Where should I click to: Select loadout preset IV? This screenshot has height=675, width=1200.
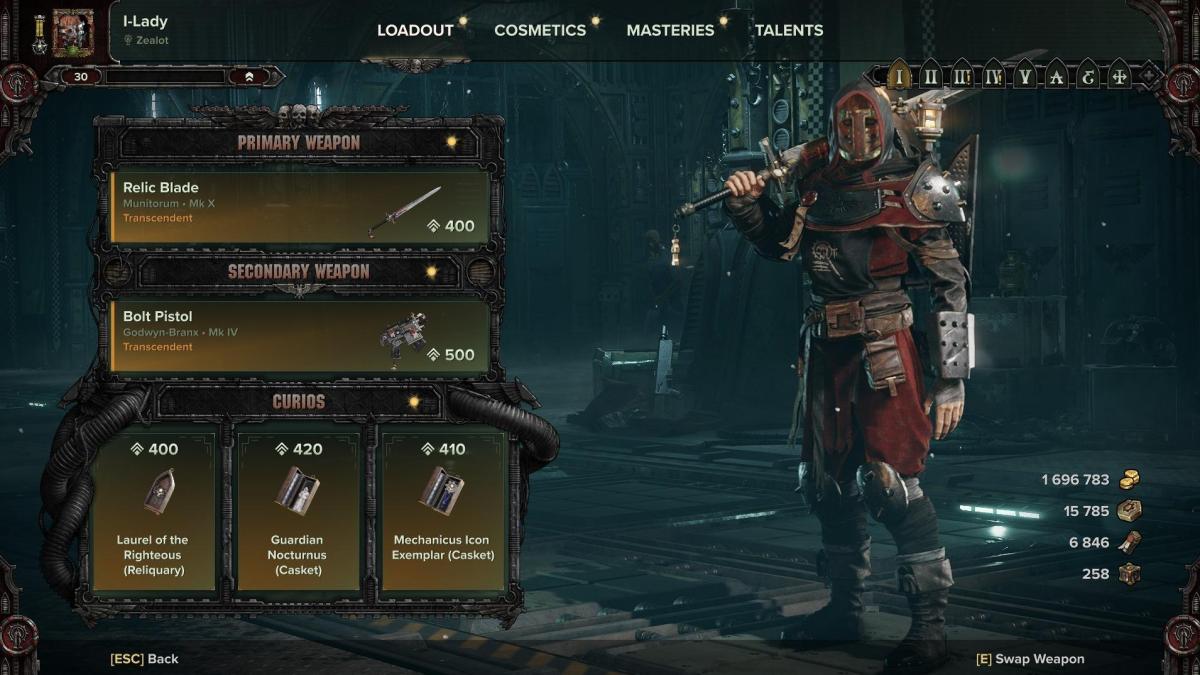[992, 75]
